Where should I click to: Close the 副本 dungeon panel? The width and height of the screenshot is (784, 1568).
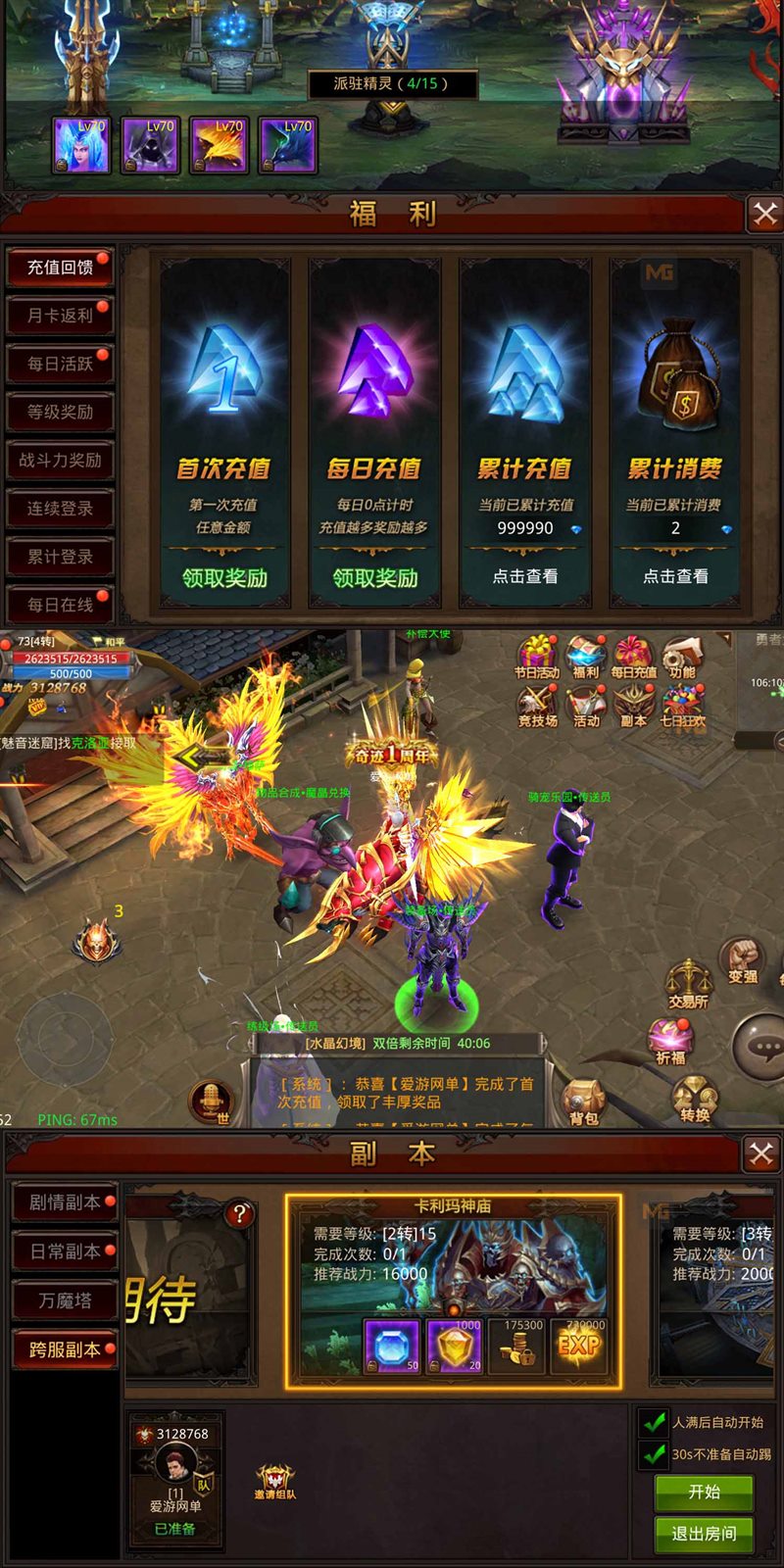pos(761,1153)
